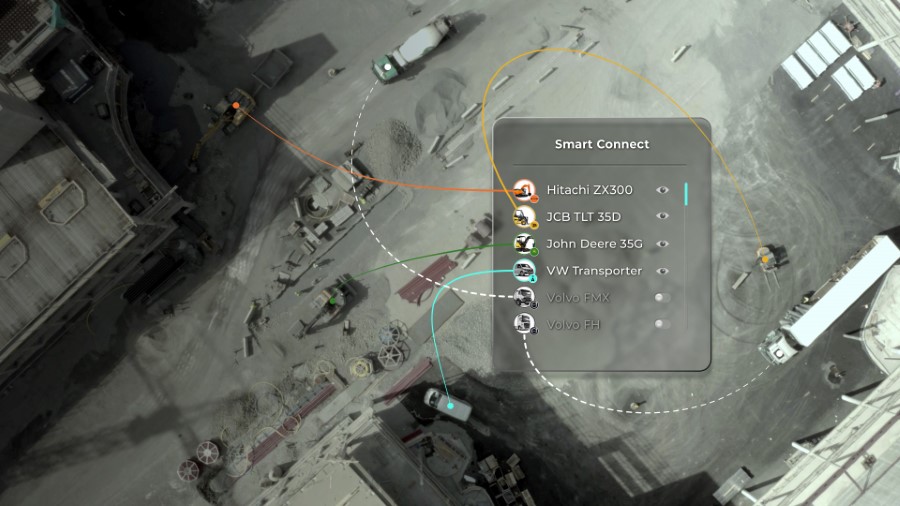Pick the Volvo FH list entry
Viewport: 900px width, 506px height.
(x=573, y=325)
